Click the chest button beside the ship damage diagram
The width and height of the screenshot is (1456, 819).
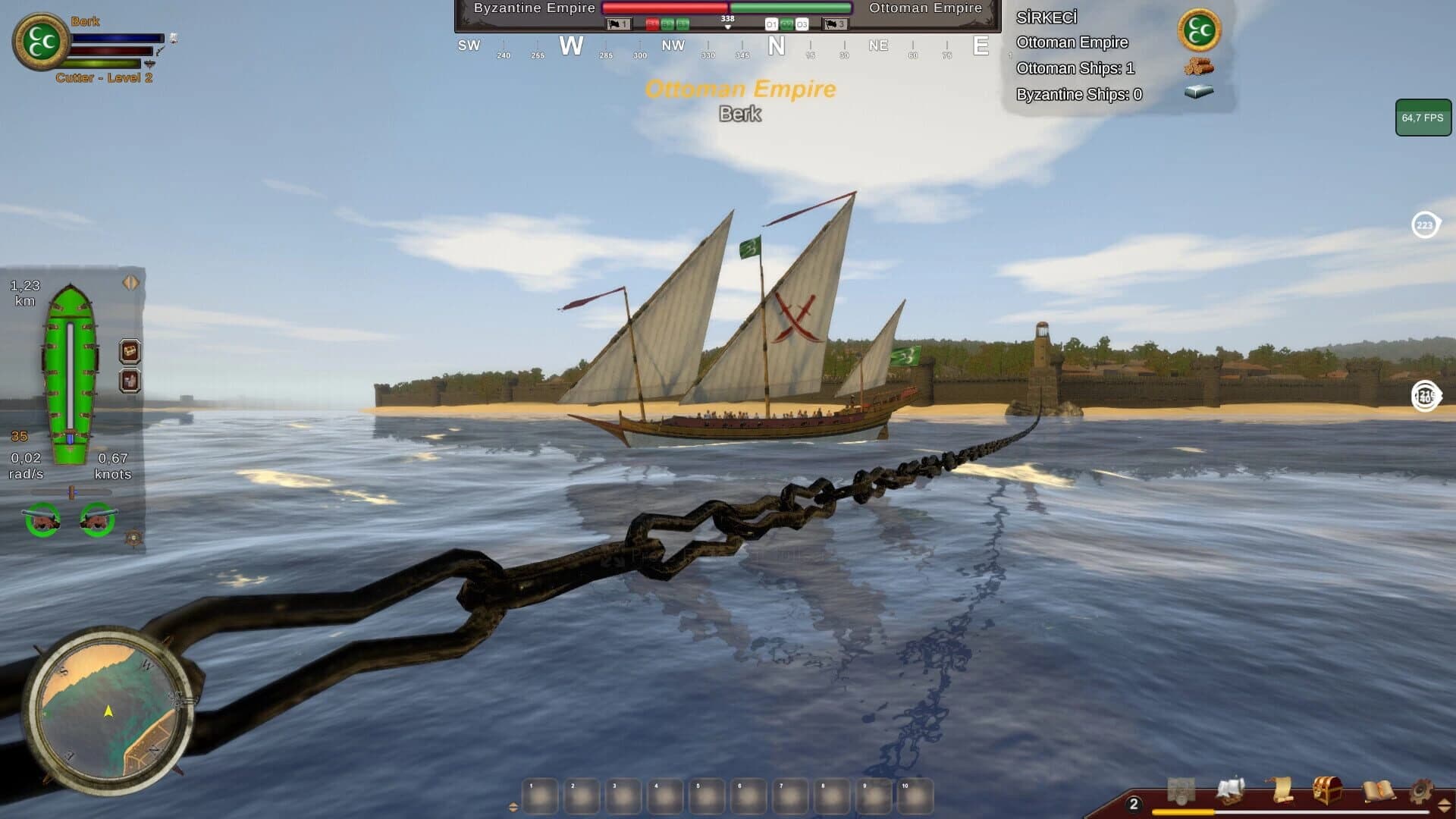[x=129, y=351]
